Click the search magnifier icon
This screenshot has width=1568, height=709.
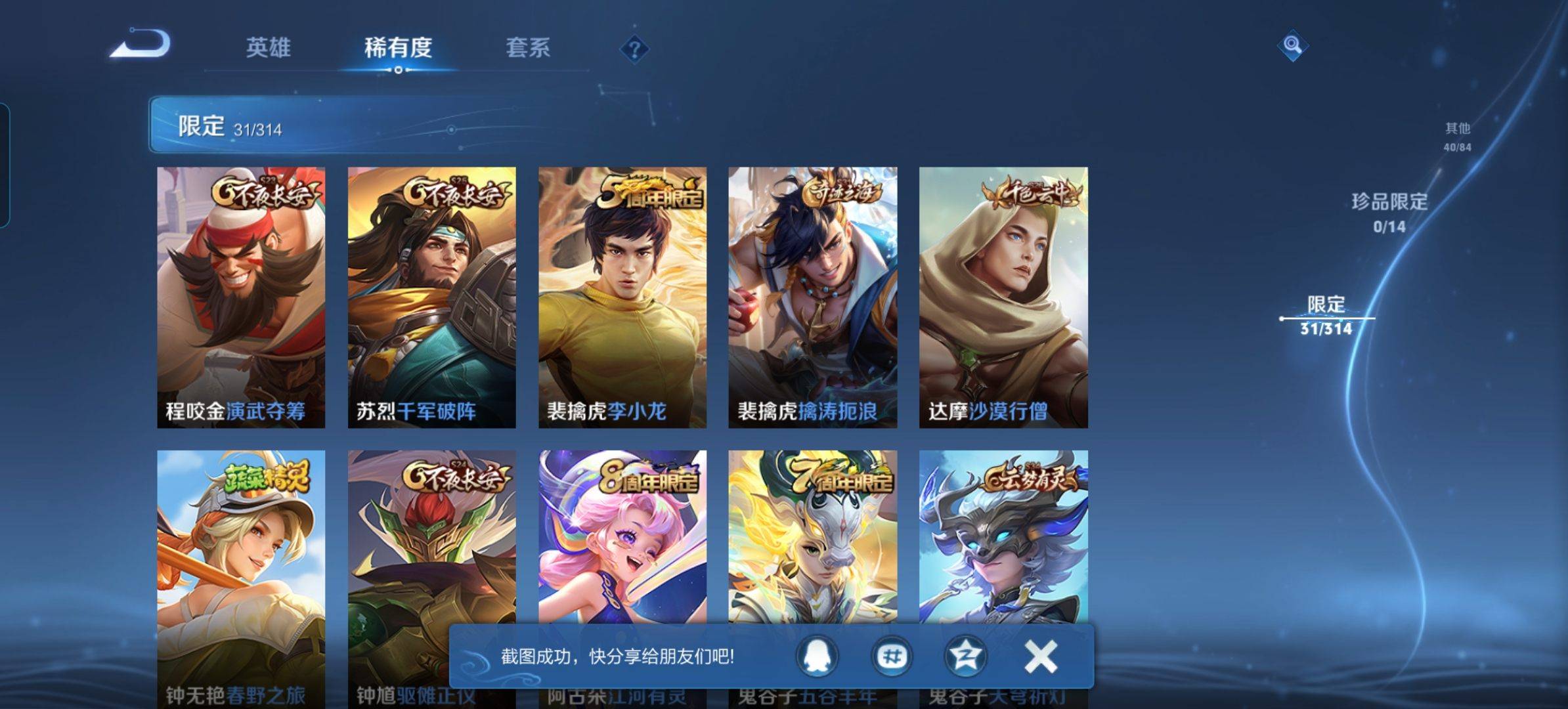coord(1292,45)
